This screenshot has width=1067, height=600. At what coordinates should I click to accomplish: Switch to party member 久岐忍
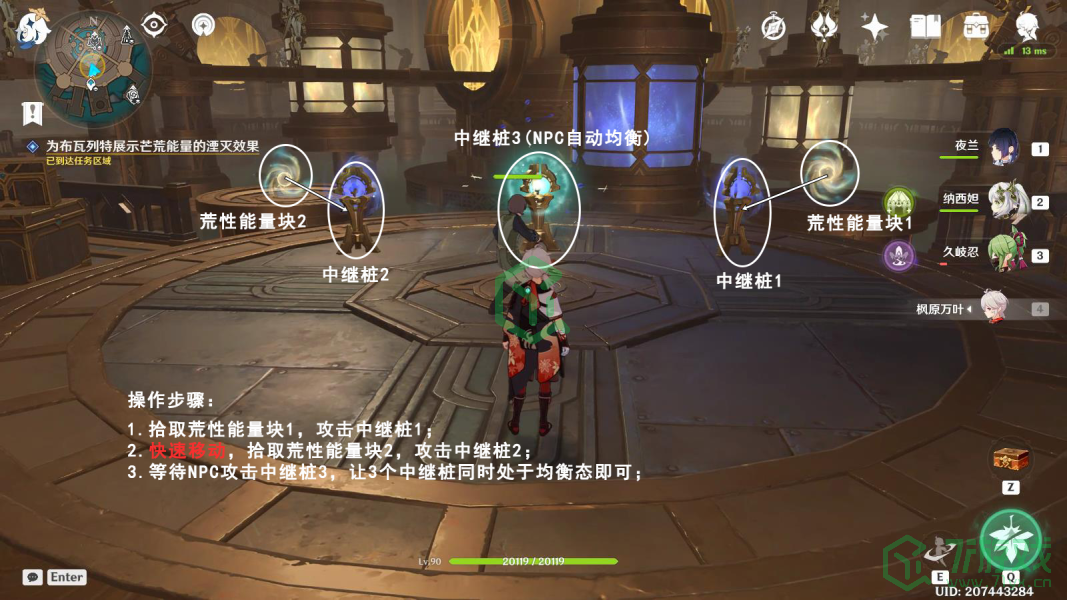1003,254
